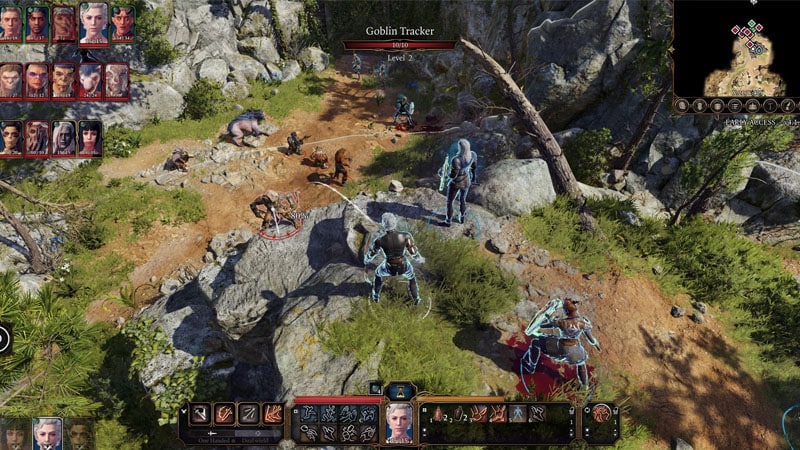Select the white-haired portrait in the bottom-left party list
This screenshot has height=450, width=800.
(x=47, y=433)
